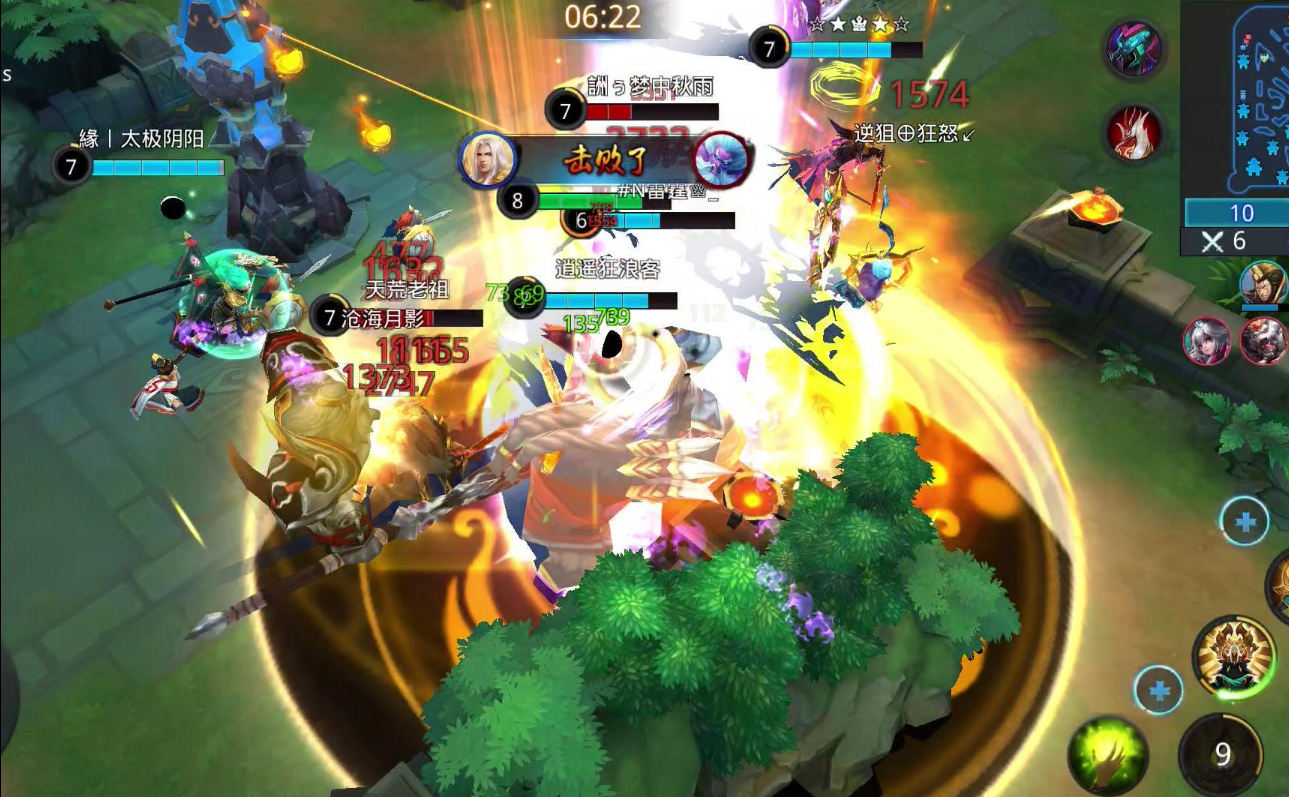This screenshot has height=797, width=1289.
Task: Select the white beast hero portrait
Action: 1264,342
